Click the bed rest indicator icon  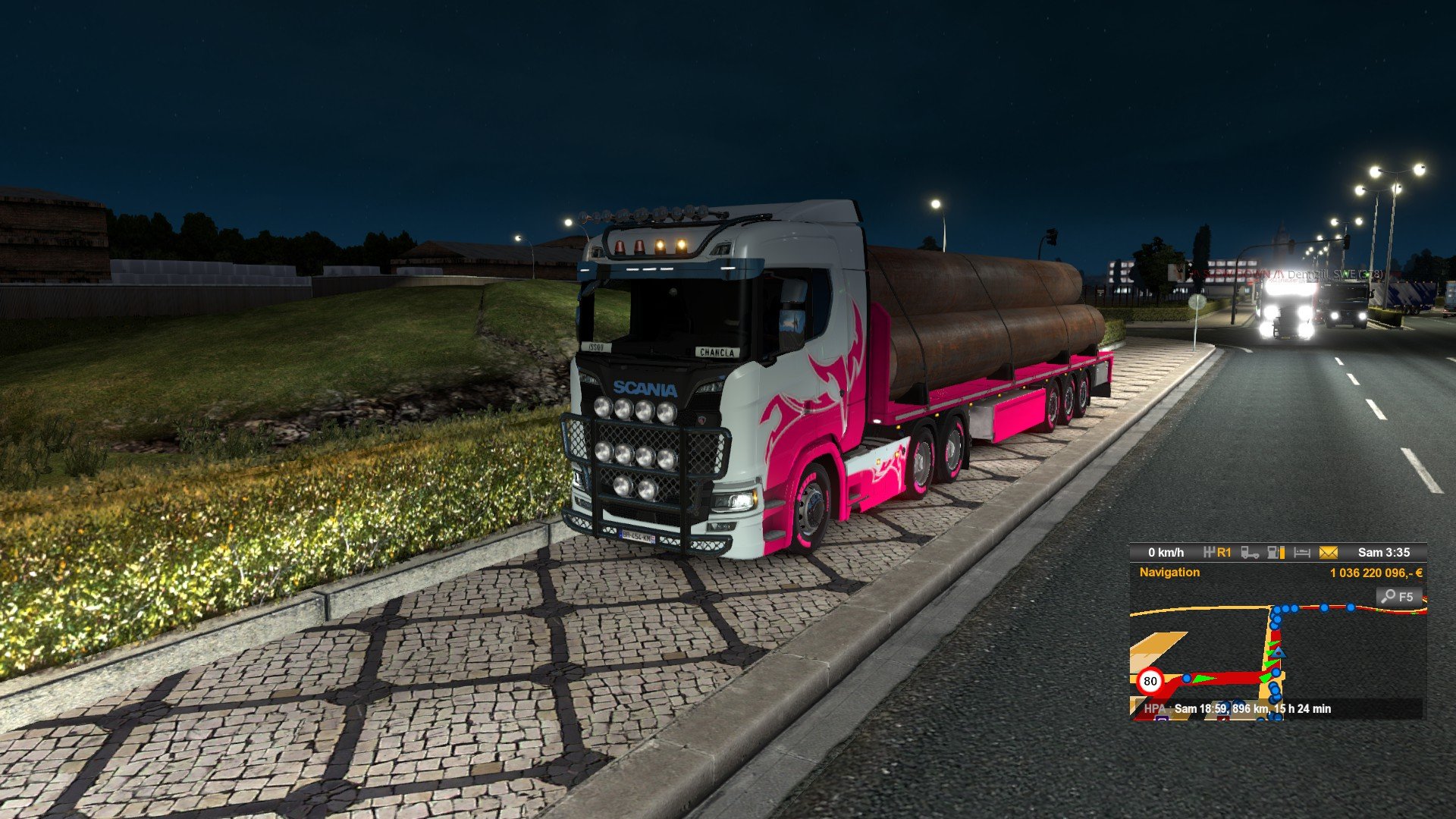(1302, 553)
